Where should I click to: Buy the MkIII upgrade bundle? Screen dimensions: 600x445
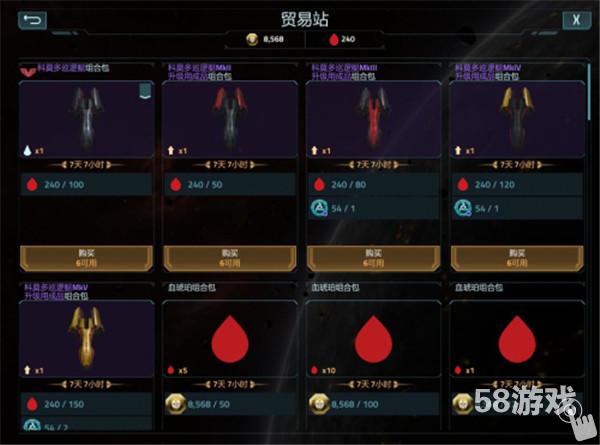pos(372,258)
